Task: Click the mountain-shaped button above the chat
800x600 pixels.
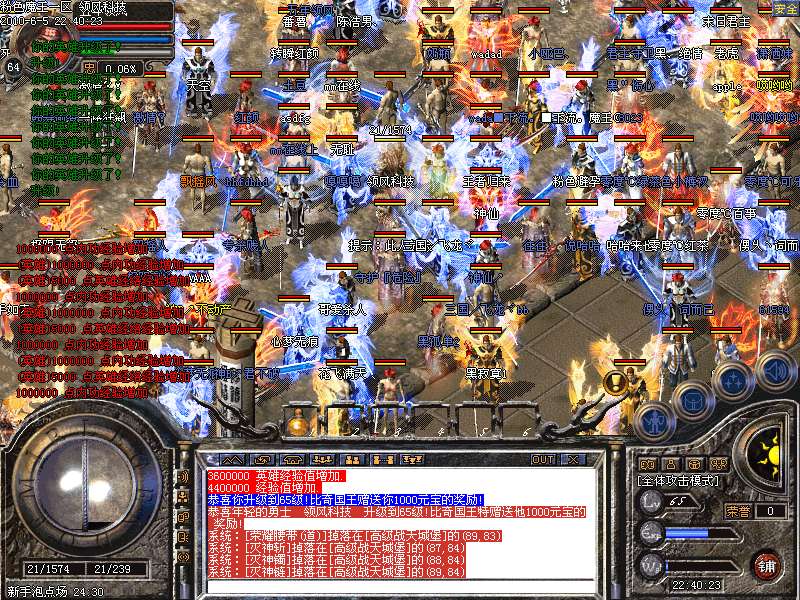Action: [232, 460]
